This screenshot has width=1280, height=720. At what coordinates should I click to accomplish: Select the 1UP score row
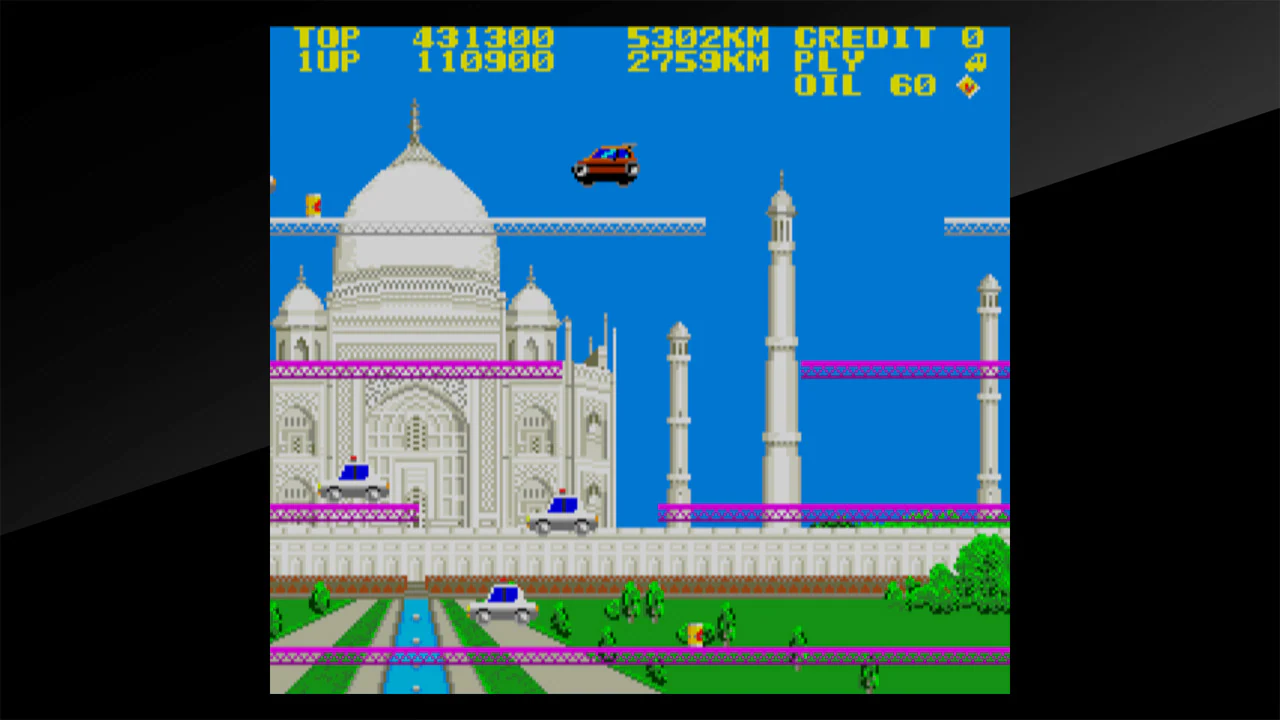pyautogui.click(x=420, y=62)
